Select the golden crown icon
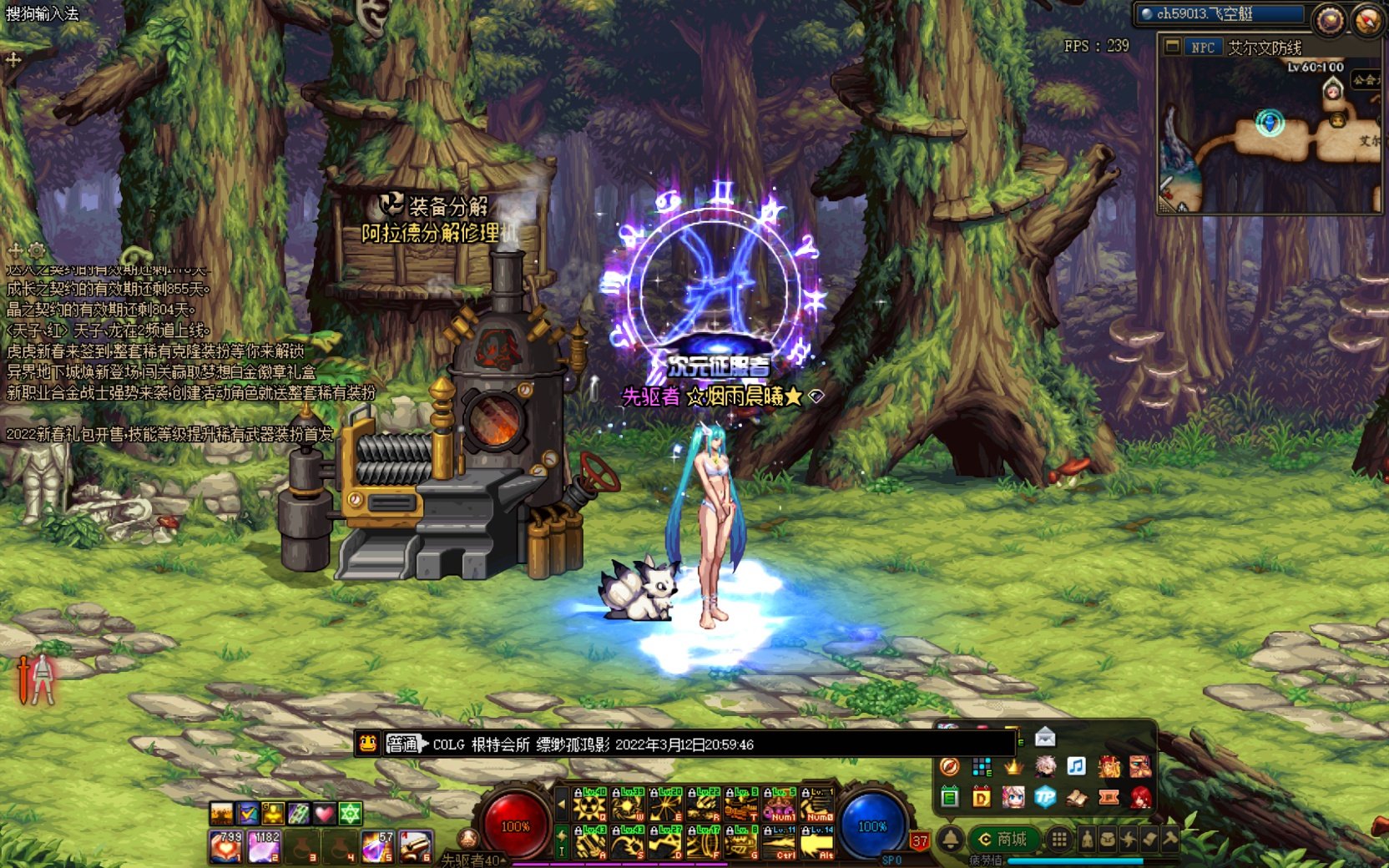 click(x=1013, y=766)
